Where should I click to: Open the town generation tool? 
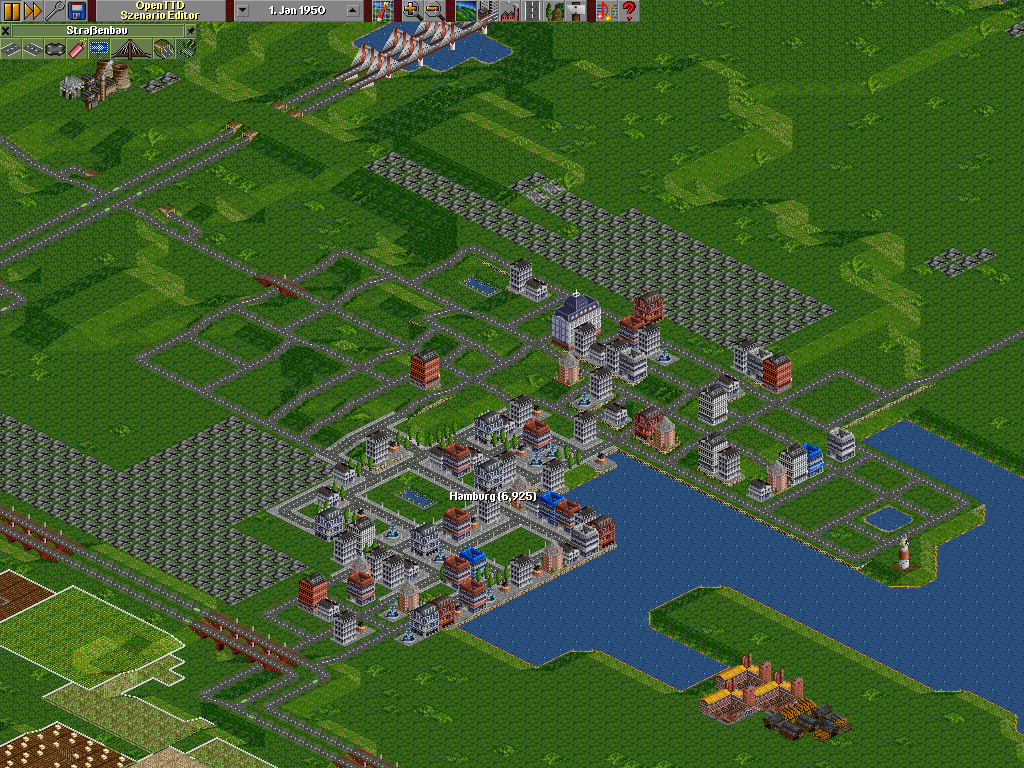(487, 11)
